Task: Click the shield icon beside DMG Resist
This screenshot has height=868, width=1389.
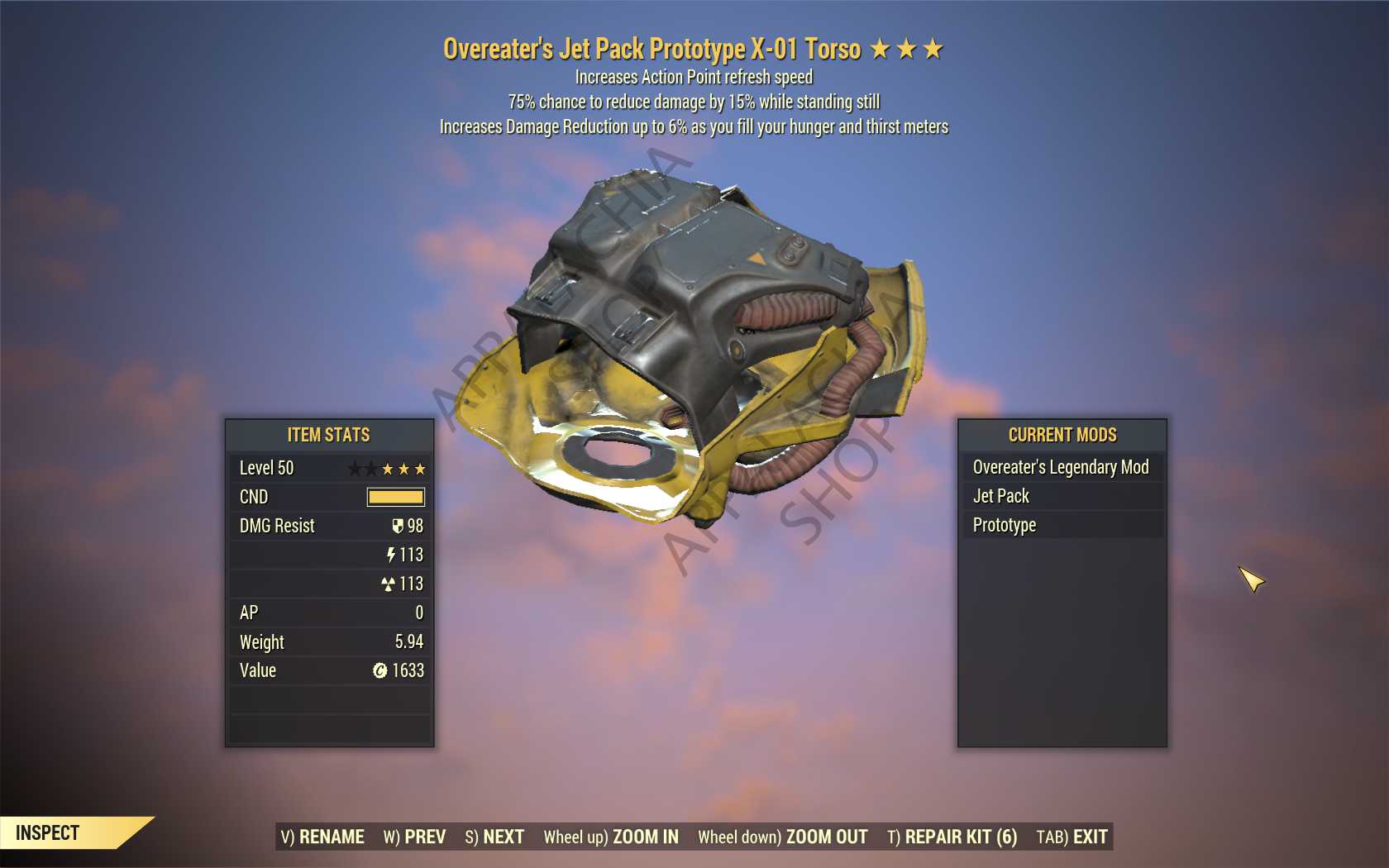Action: pos(398,526)
